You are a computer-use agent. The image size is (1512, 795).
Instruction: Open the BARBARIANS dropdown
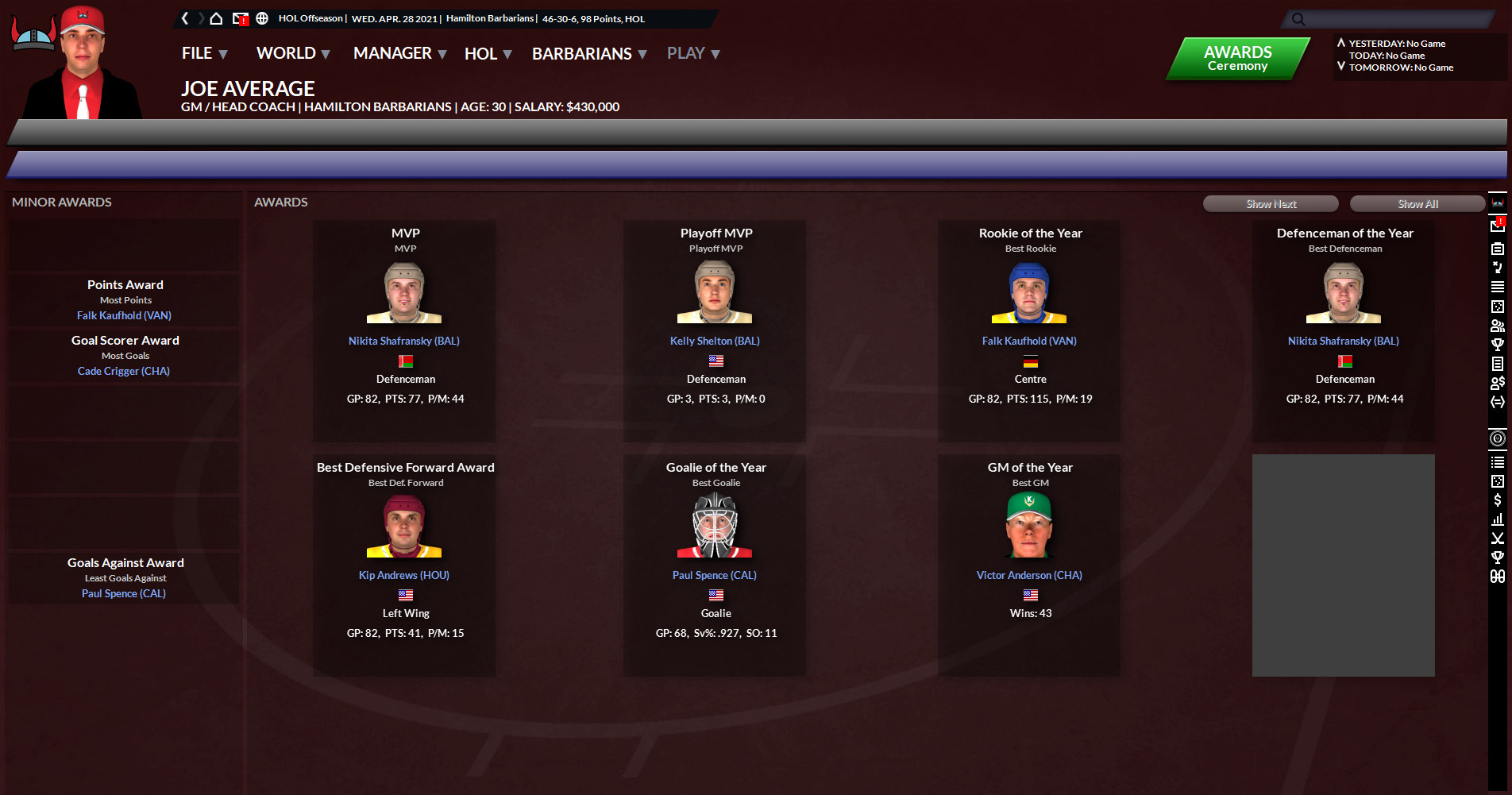[x=584, y=53]
